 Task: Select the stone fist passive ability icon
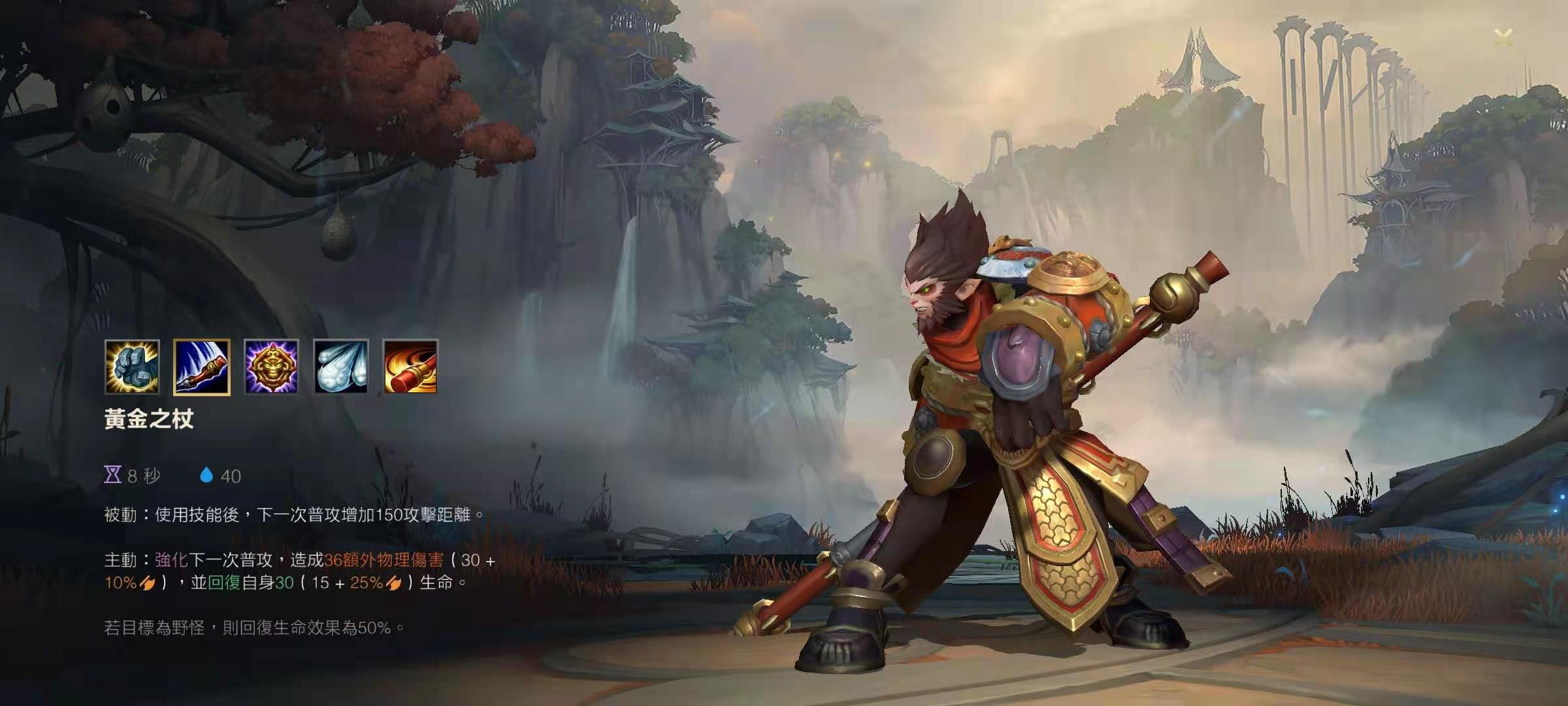coord(132,367)
